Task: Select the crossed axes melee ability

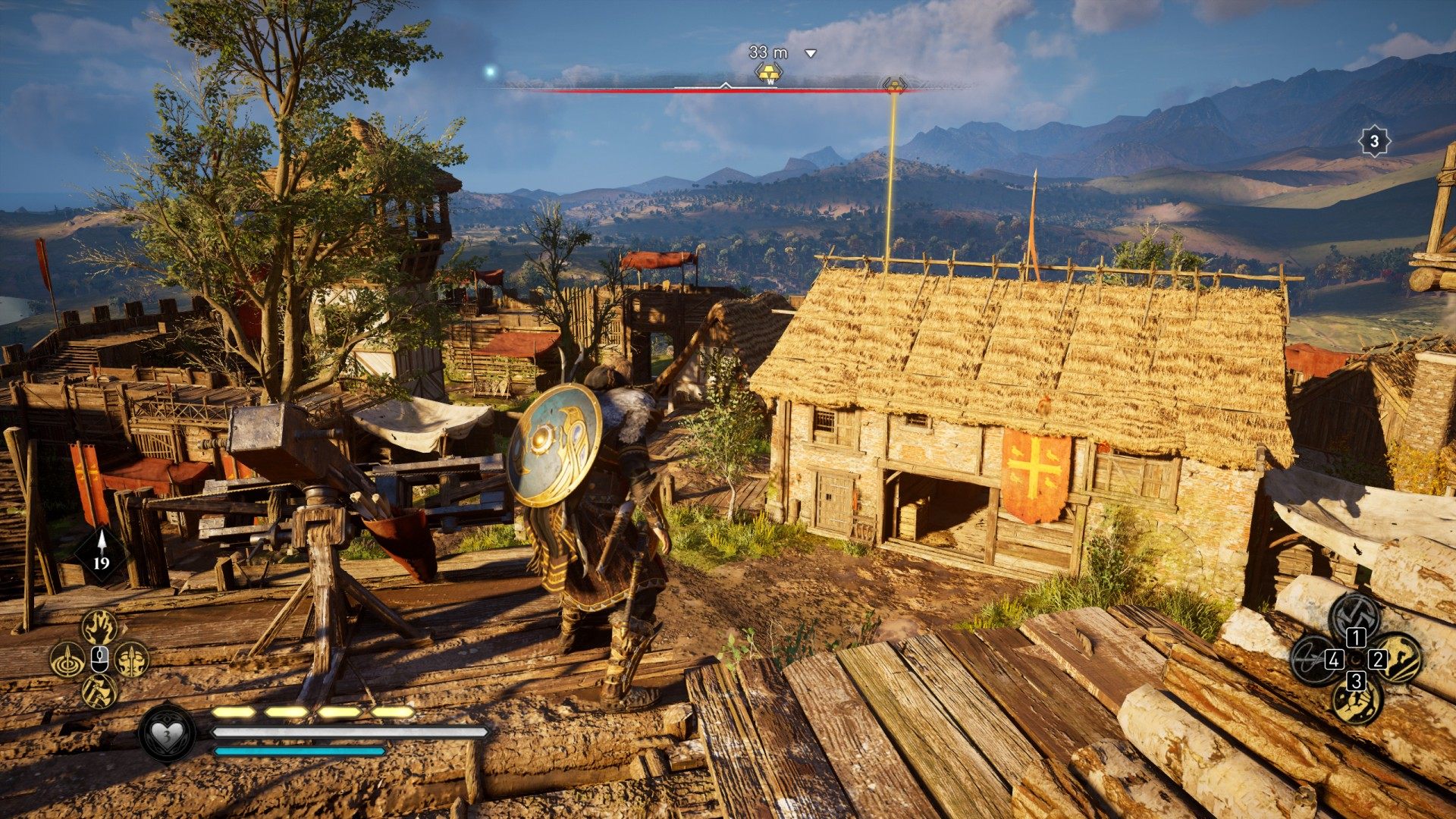Action: [1356, 615]
